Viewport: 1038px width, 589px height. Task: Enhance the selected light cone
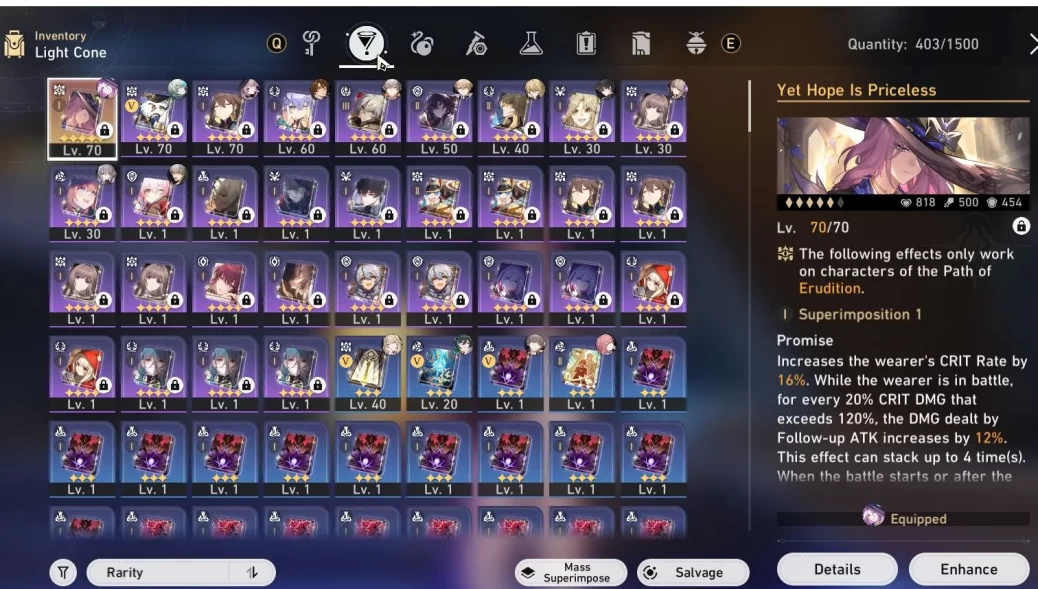point(968,569)
